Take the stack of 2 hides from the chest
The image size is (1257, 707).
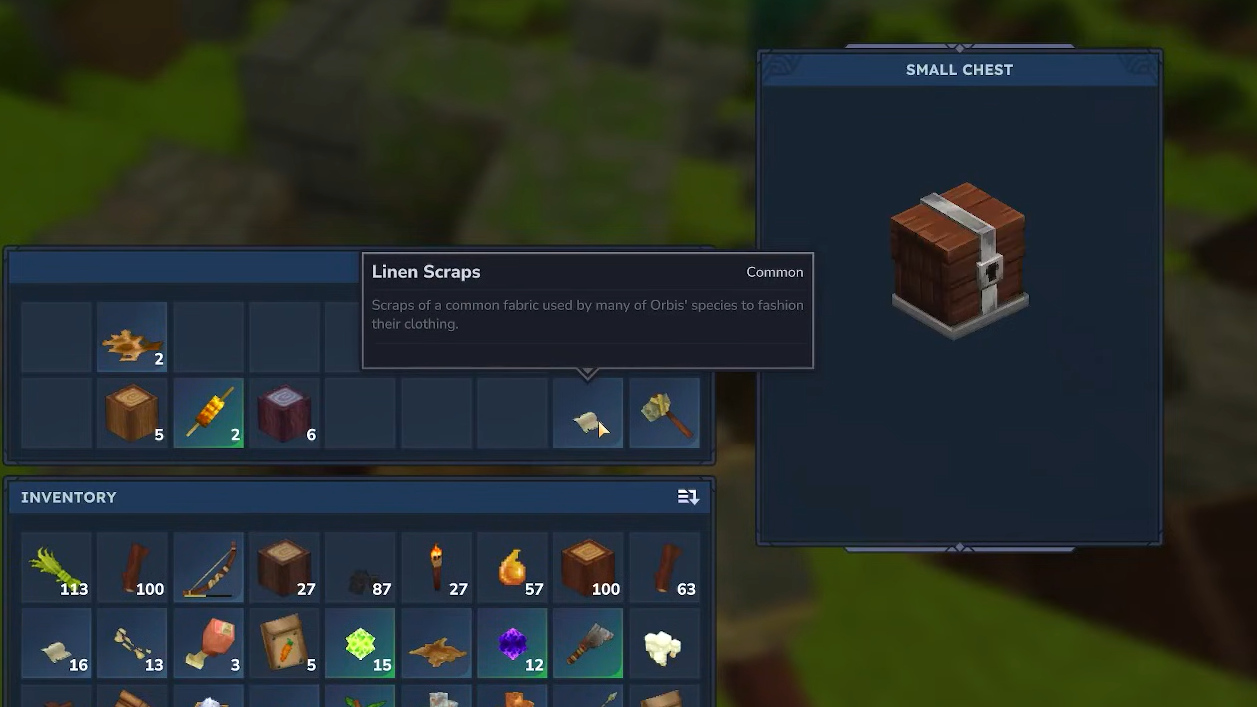(x=132, y=338)
